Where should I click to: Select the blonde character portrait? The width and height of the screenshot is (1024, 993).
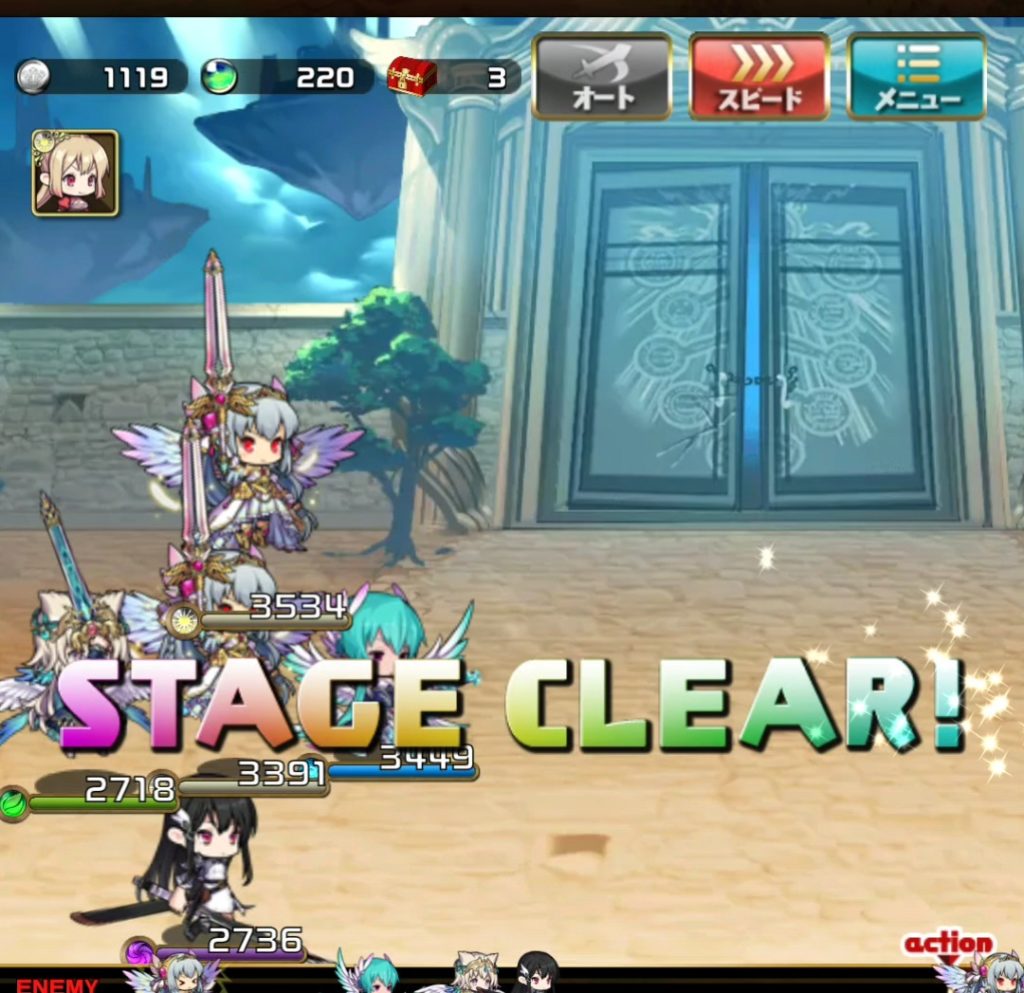point(75,173)
